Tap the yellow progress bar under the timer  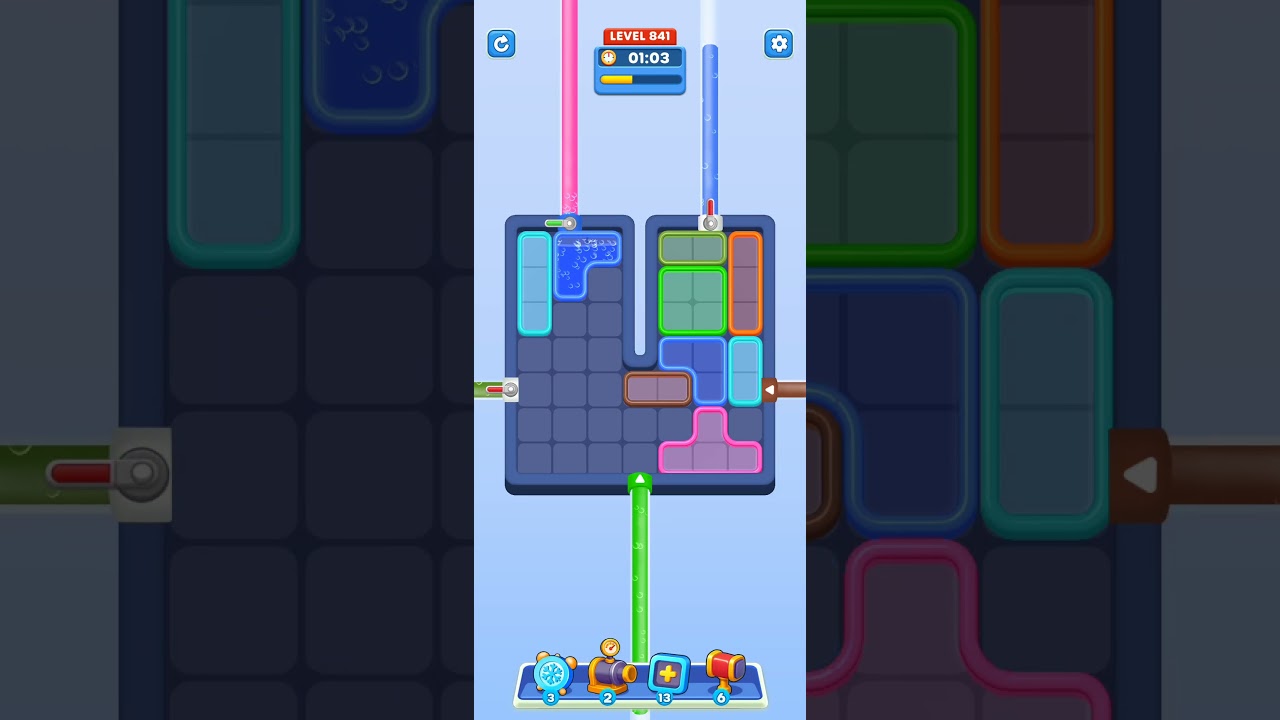[639, 79]
